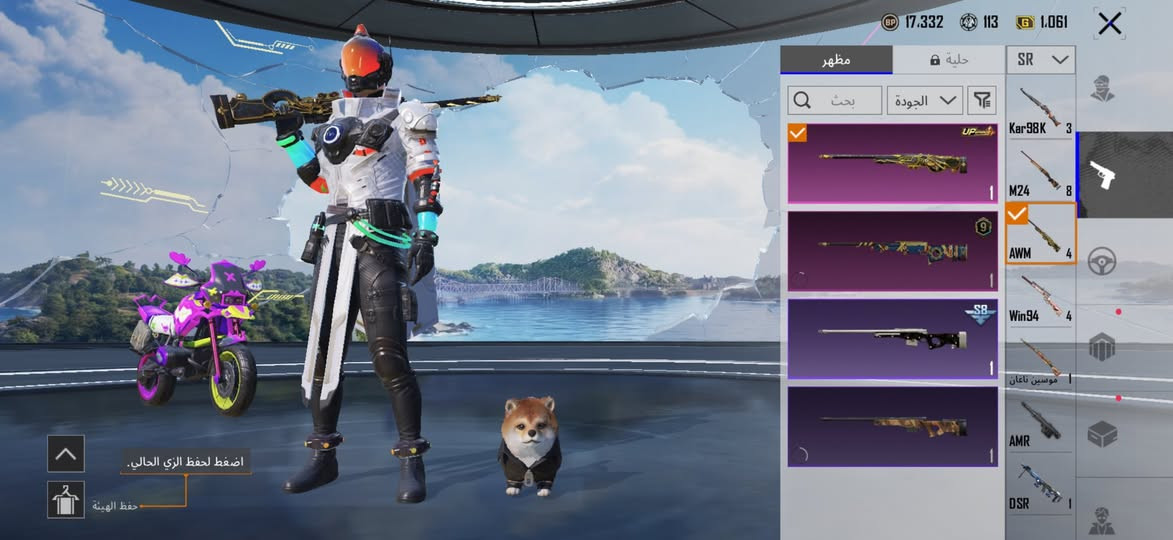Open the filter options button
1173x540 pixels.
[x=983, y=100]
